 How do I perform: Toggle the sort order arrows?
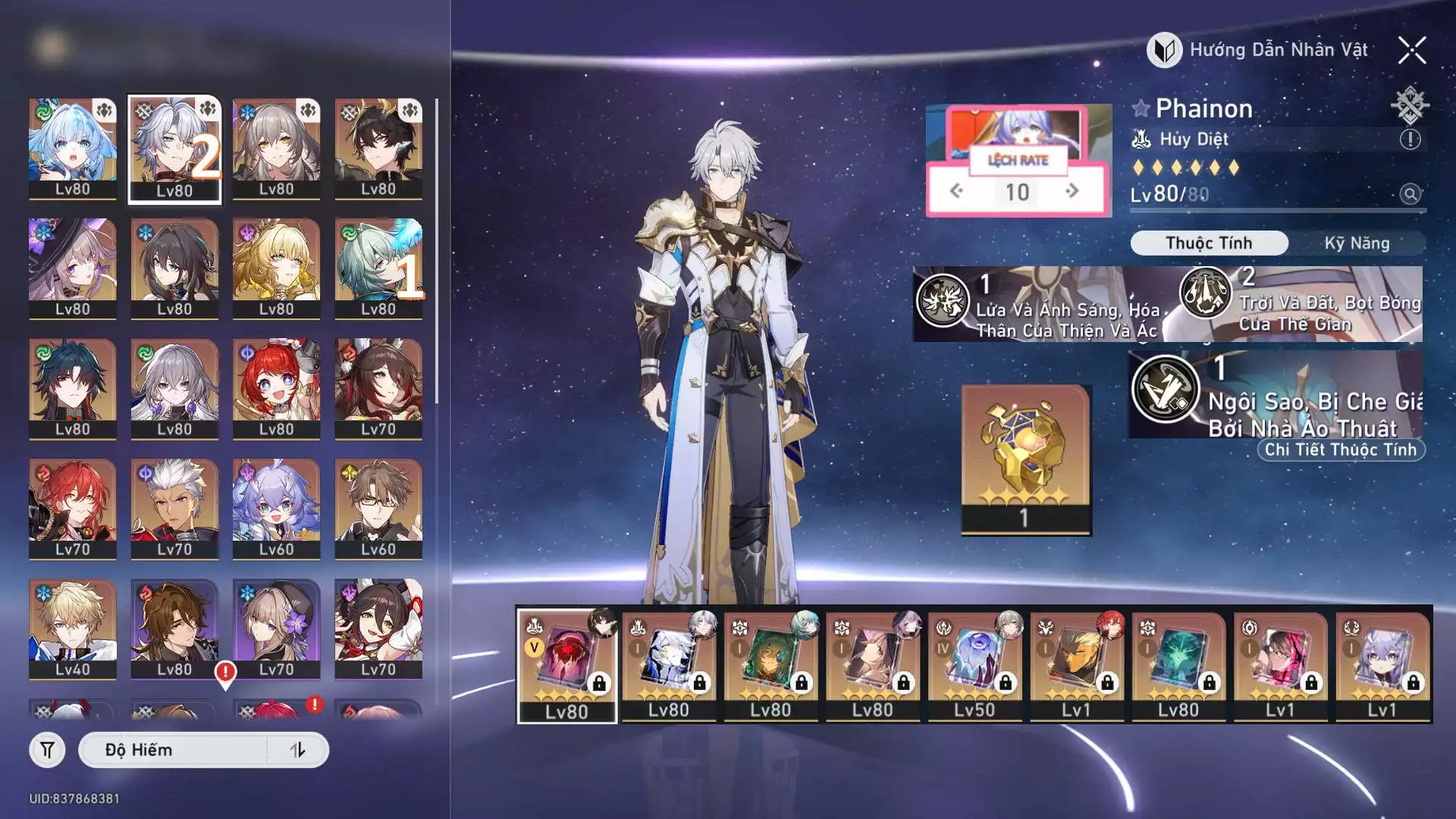(x=297, y=750)
